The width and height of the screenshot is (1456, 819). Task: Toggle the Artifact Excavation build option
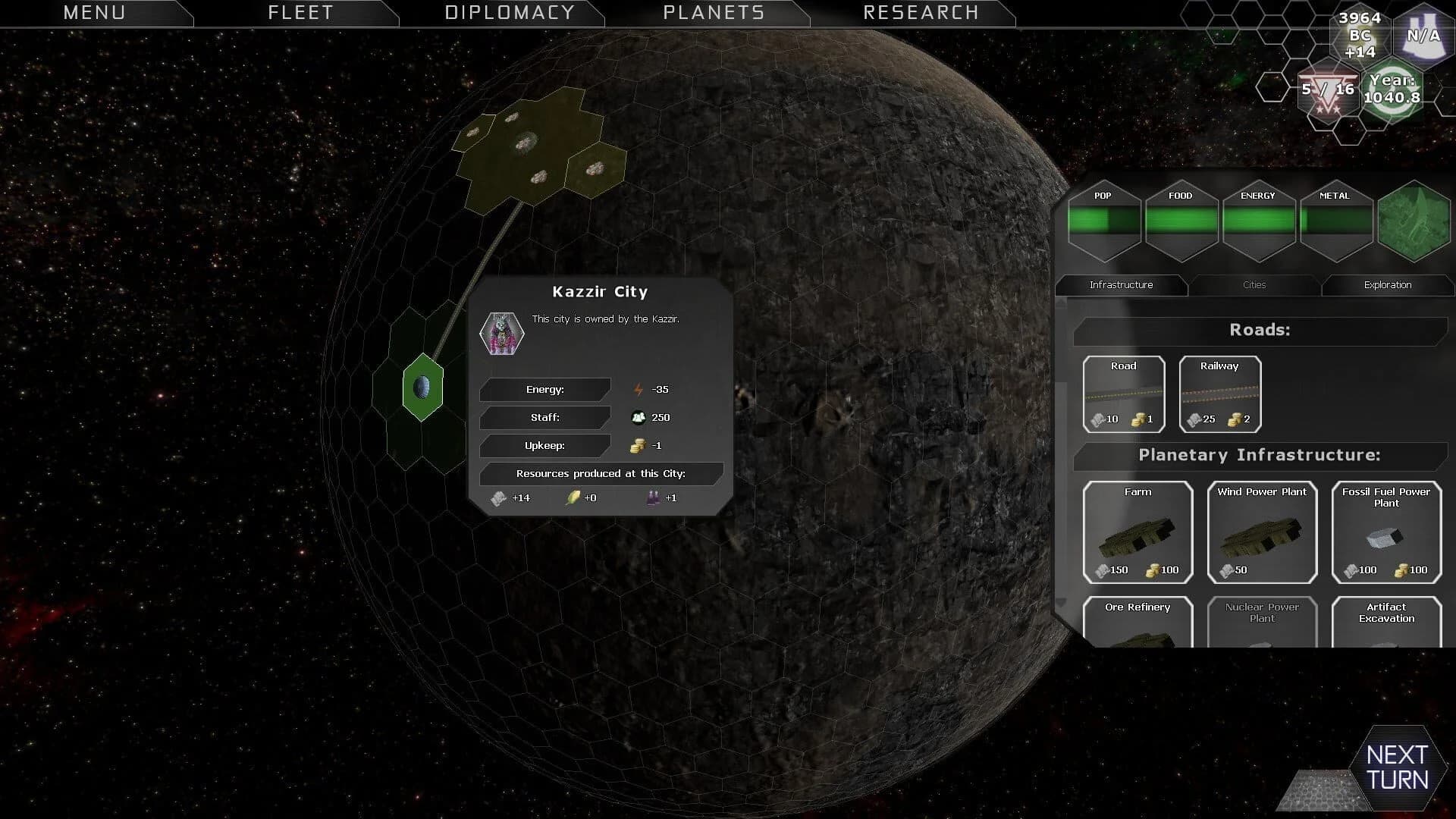coord(1386,623)
